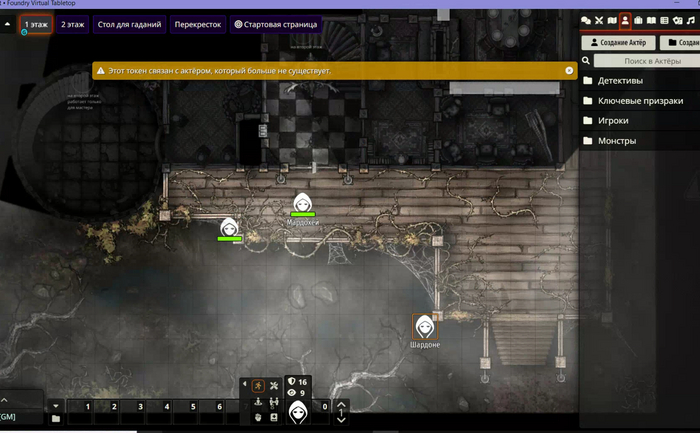Show the journal sidebar tab
Screen dimensions: 700x433
(x=651, y=20)
